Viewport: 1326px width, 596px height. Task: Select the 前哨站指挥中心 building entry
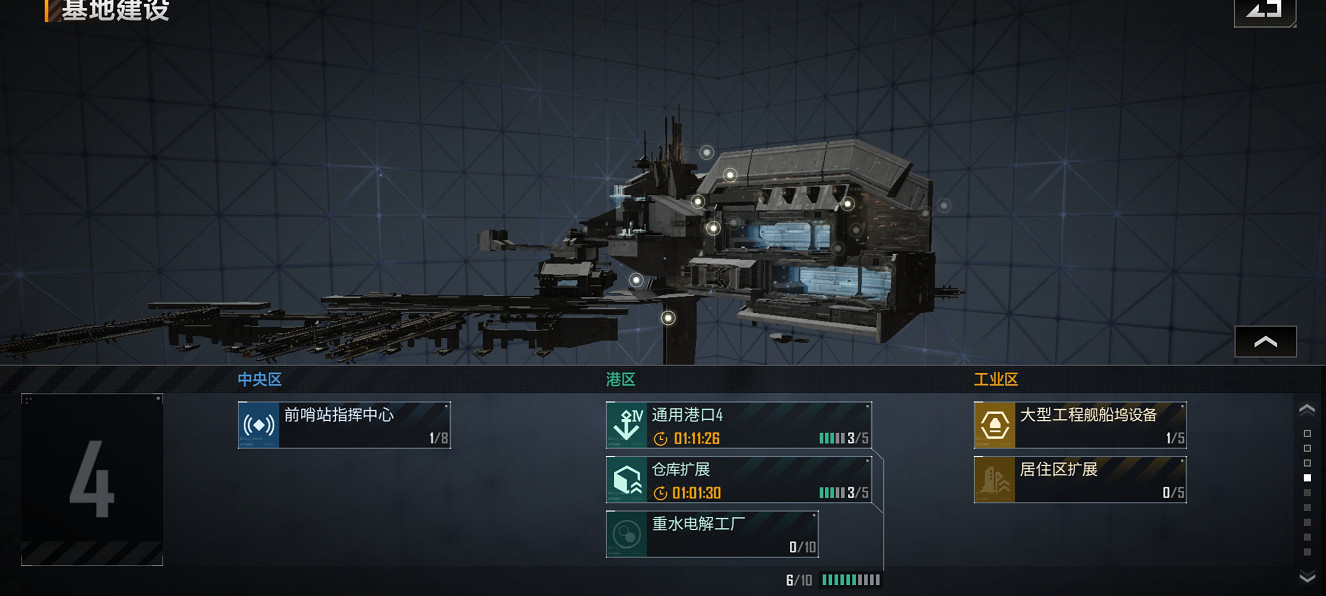(344, 425)
